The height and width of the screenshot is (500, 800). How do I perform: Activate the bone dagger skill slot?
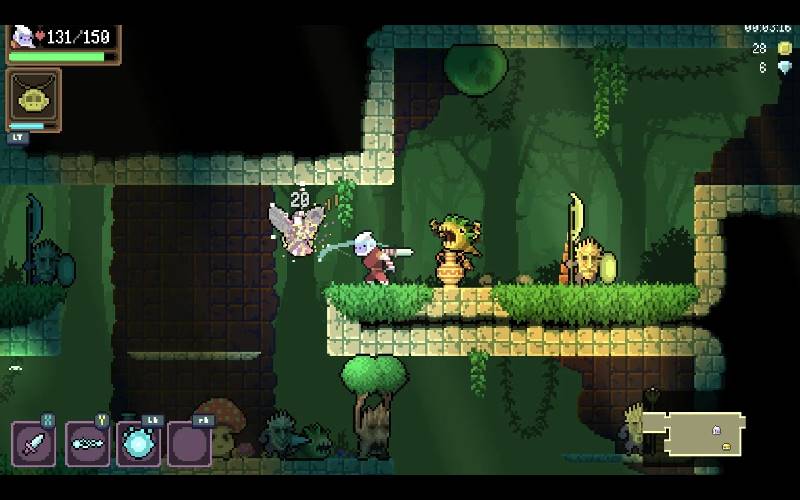[87, 443]
